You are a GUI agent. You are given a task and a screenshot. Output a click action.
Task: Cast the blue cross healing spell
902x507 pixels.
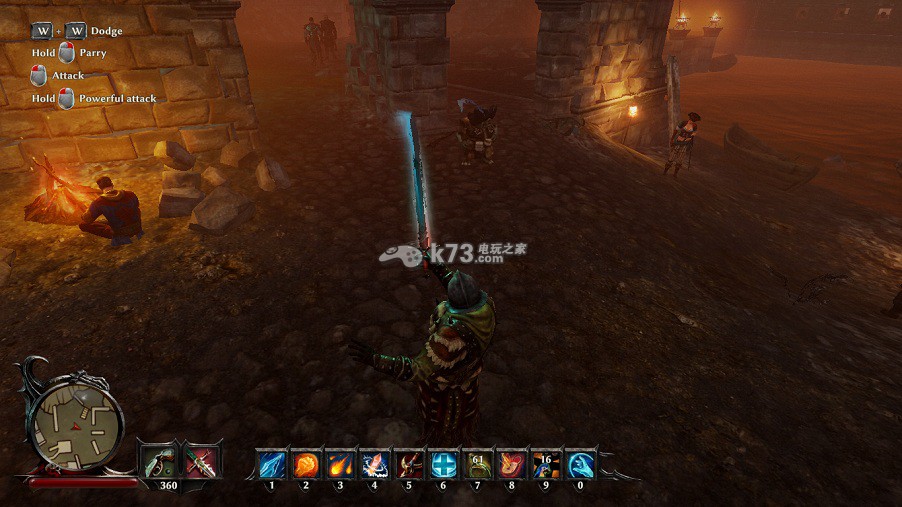[x=443, y=464]
